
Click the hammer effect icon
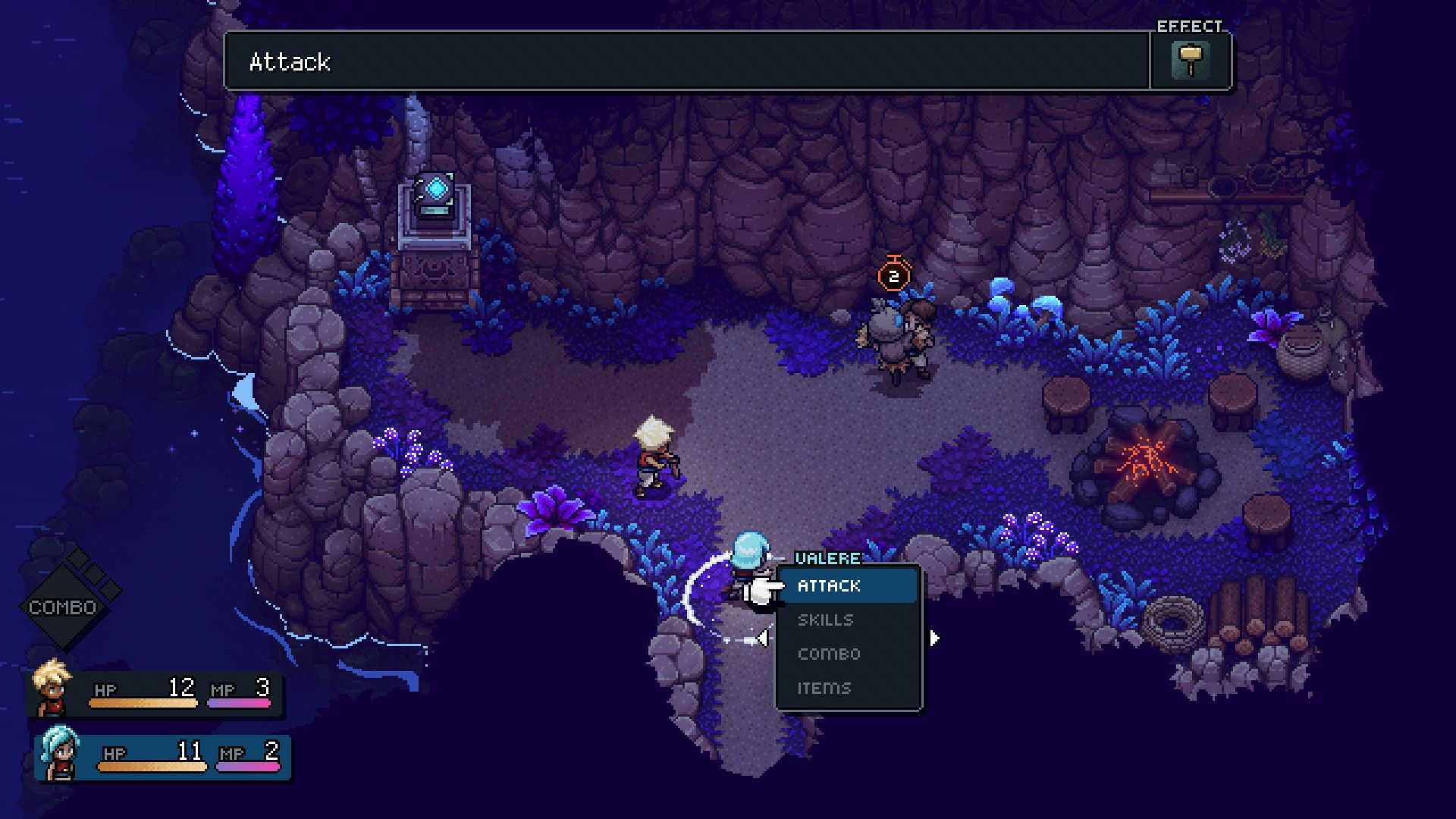tap(1190, 61)
